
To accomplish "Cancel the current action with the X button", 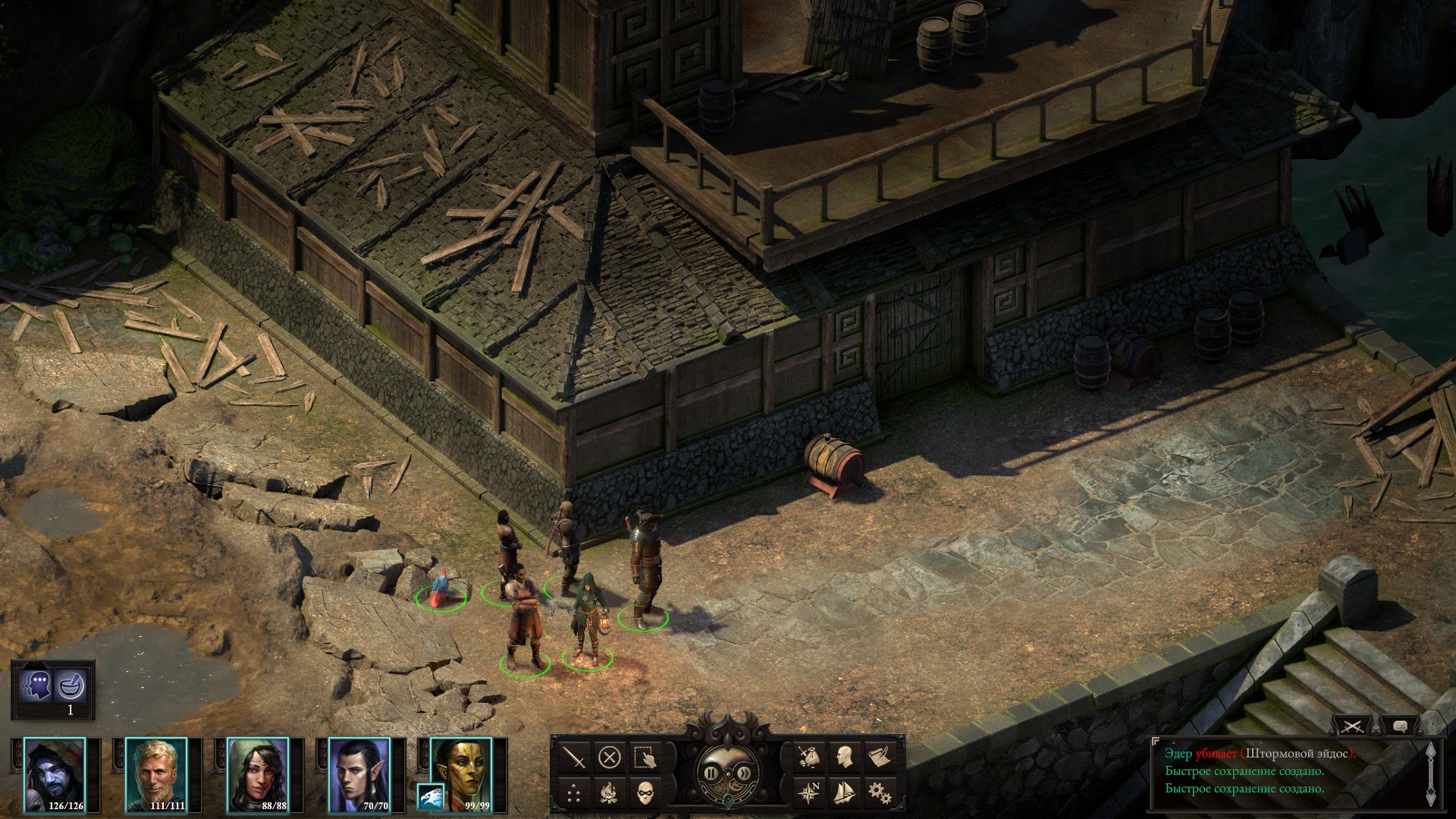I will click(x=610, y=757).
